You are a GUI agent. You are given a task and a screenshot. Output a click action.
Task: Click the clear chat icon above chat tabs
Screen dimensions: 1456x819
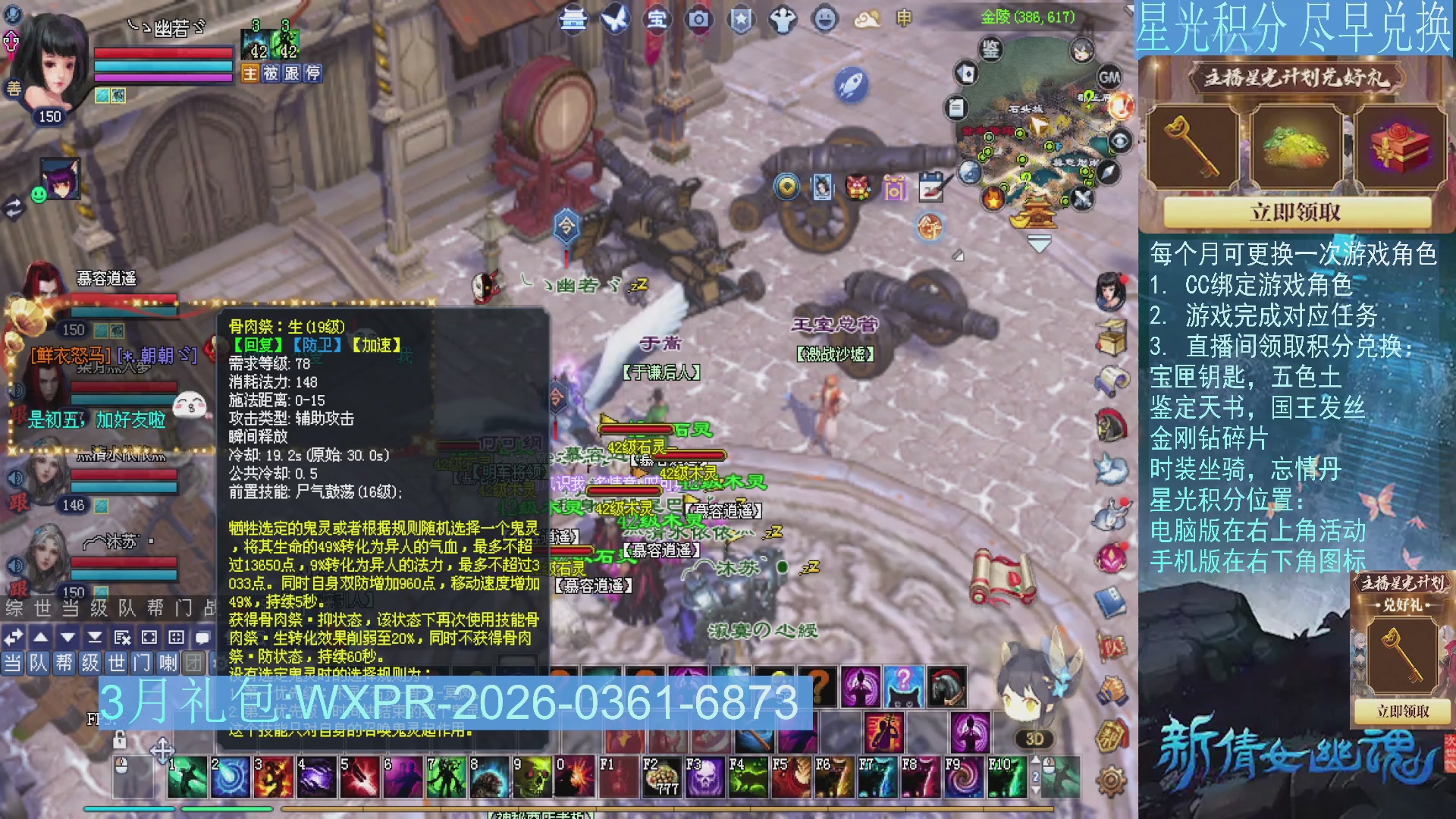122,639
